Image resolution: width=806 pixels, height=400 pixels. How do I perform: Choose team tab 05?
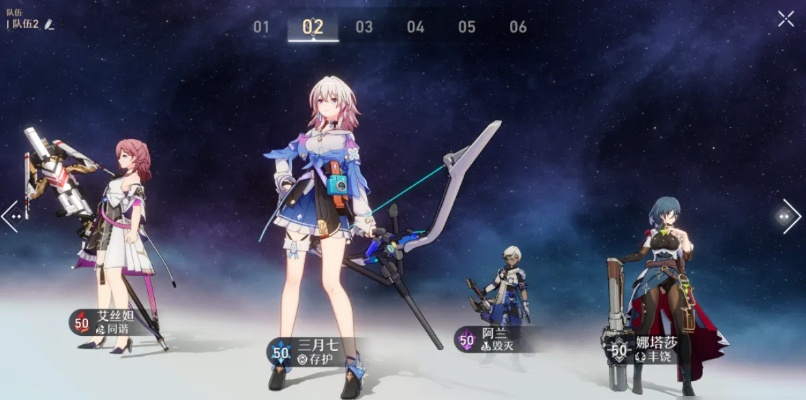467,27
